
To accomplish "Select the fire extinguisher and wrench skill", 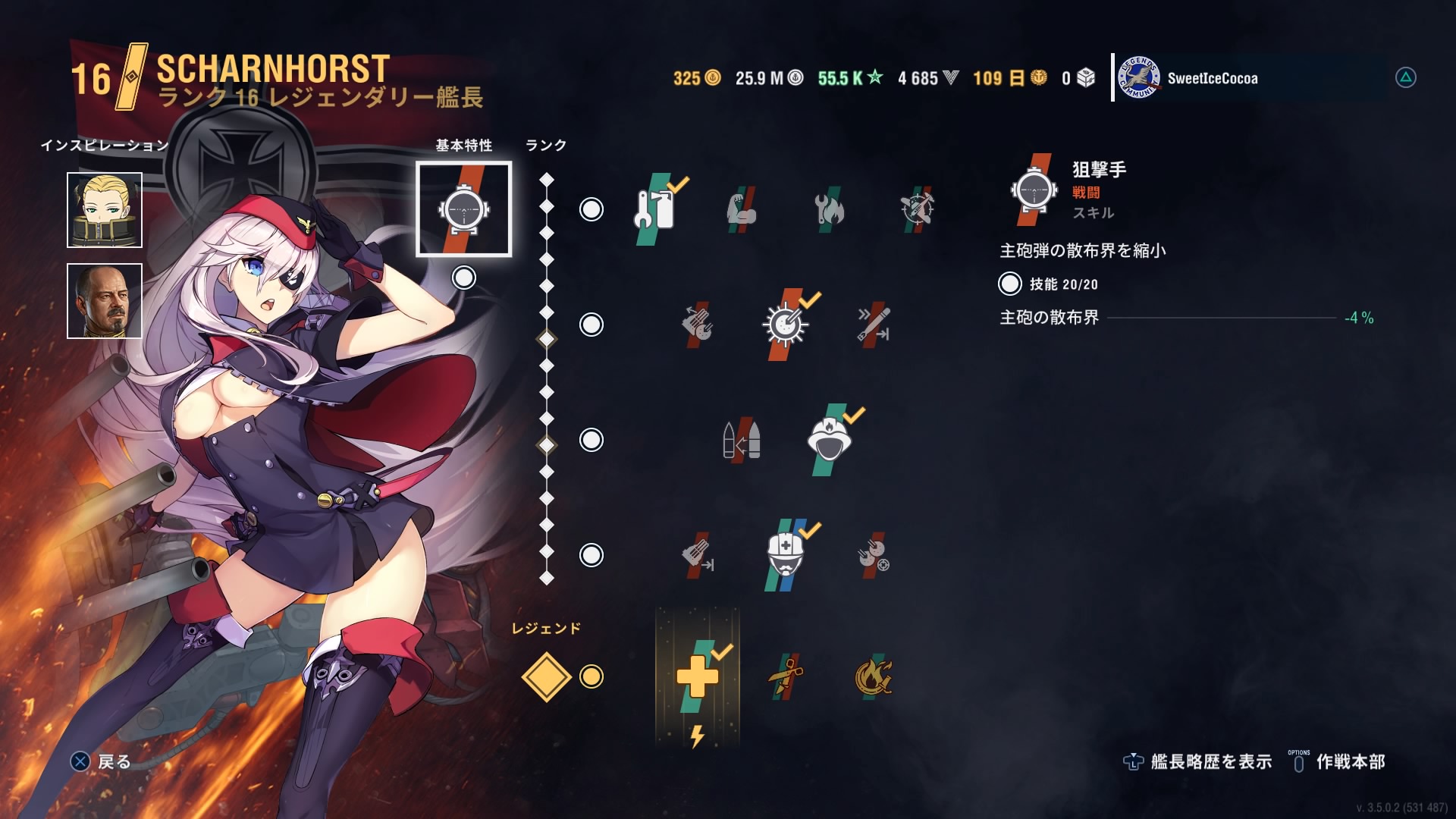I will (654, 209).
